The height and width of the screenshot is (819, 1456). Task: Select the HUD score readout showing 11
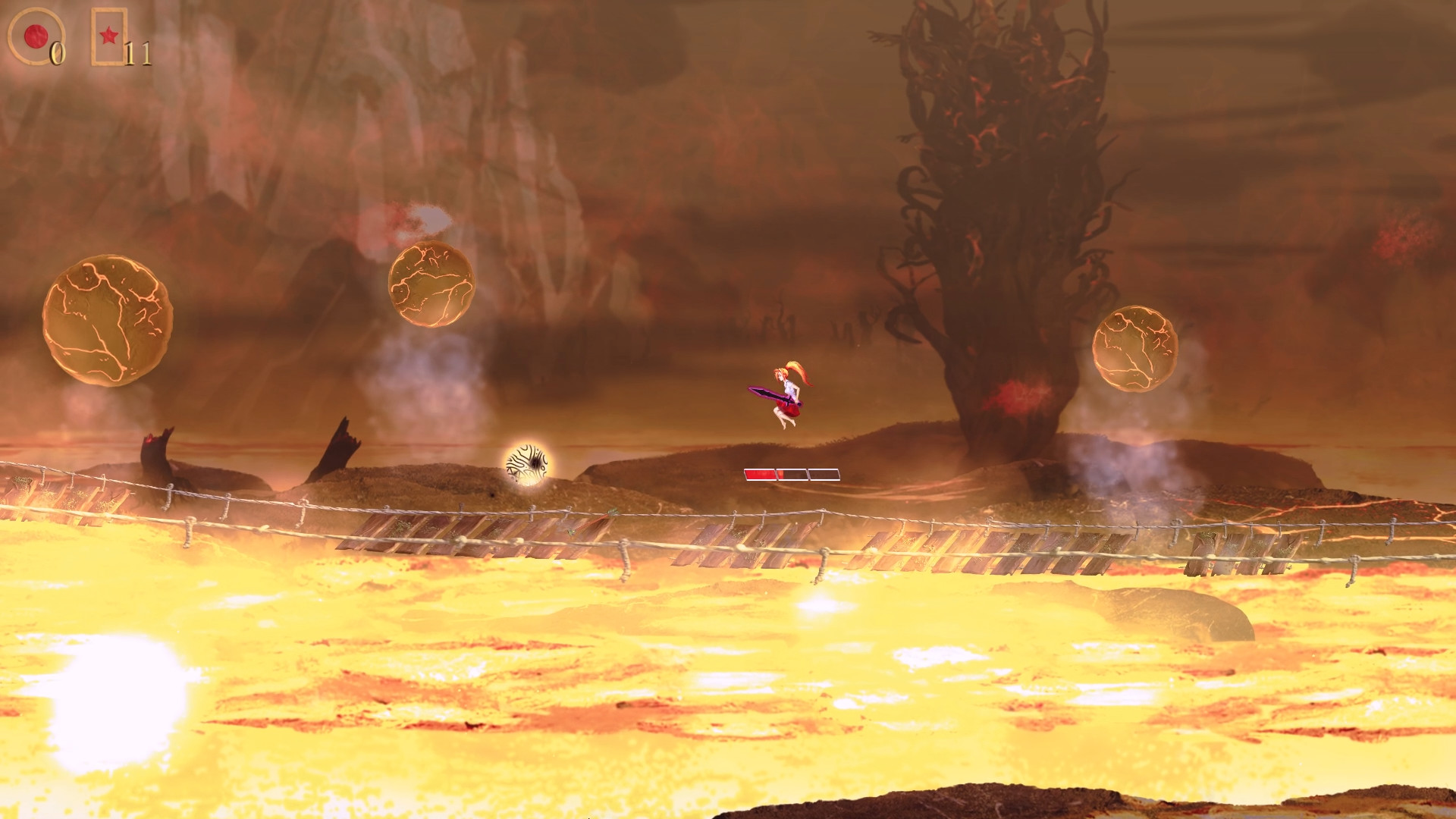coord(138,55)
